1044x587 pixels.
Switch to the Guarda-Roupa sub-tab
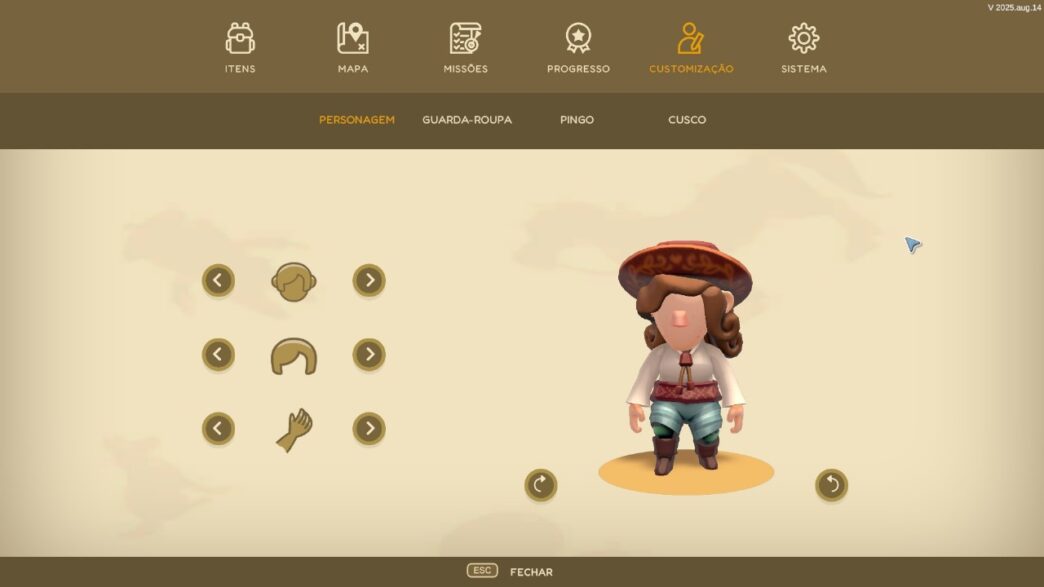467,120
